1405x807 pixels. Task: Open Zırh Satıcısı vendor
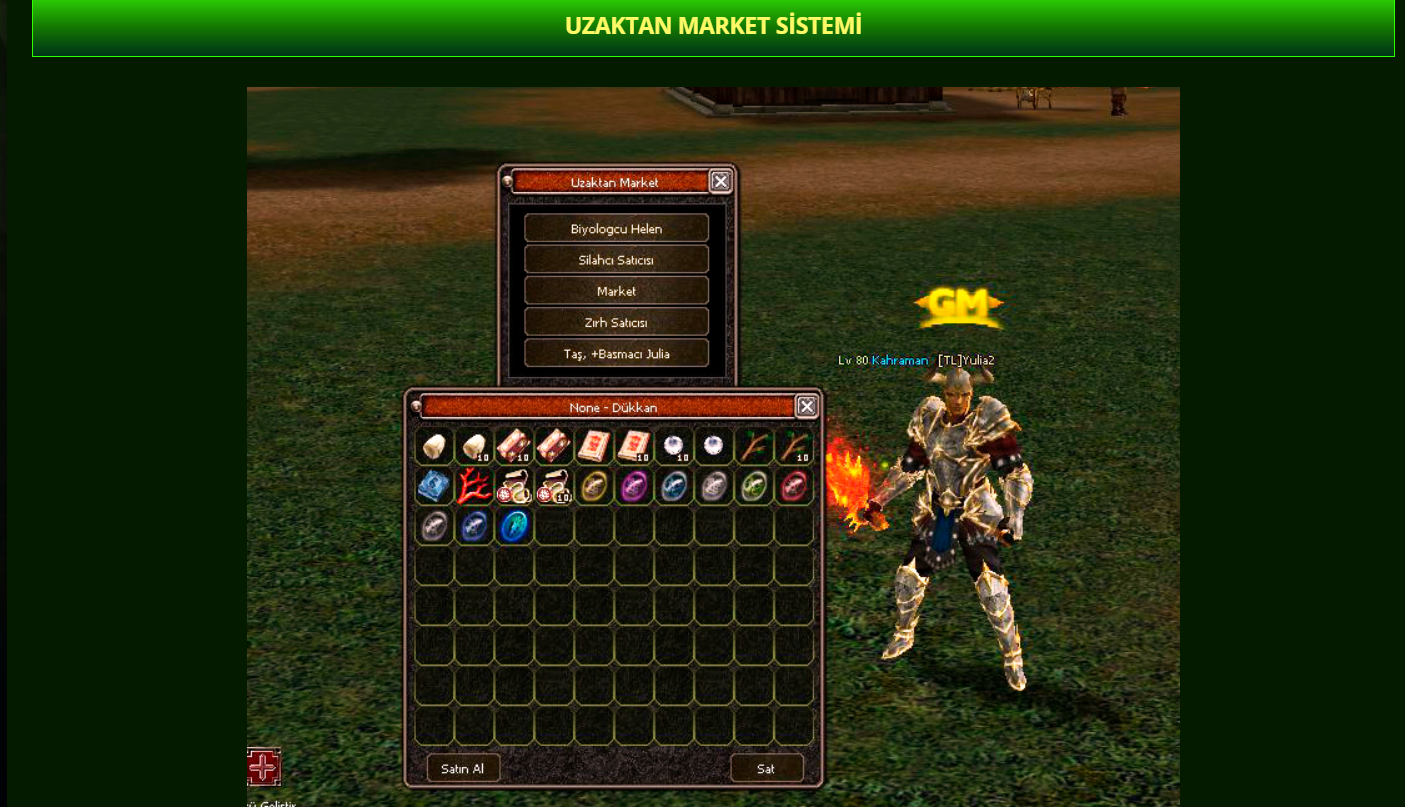tap(616, 323)
